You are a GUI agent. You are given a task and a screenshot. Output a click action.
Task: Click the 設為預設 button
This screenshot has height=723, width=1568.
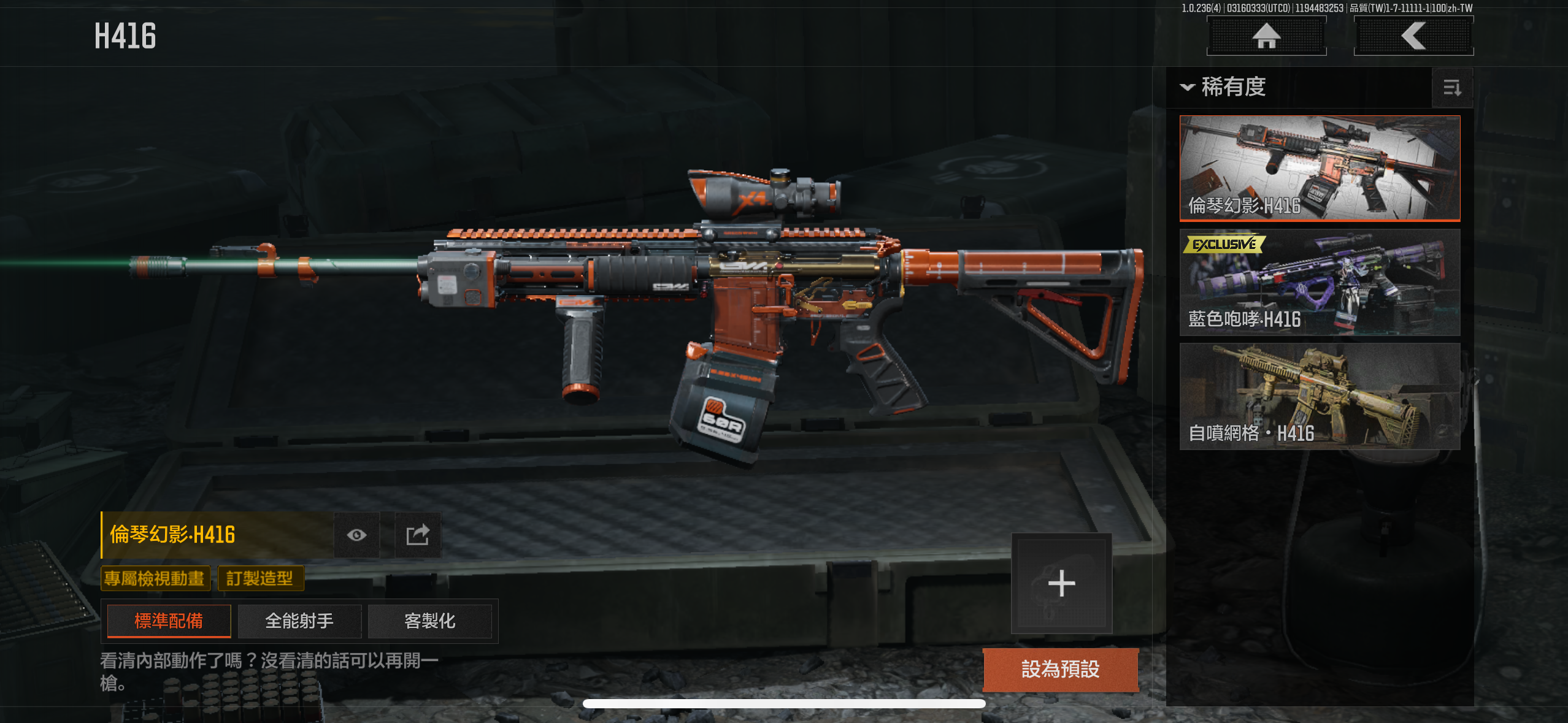point(1060,669)
